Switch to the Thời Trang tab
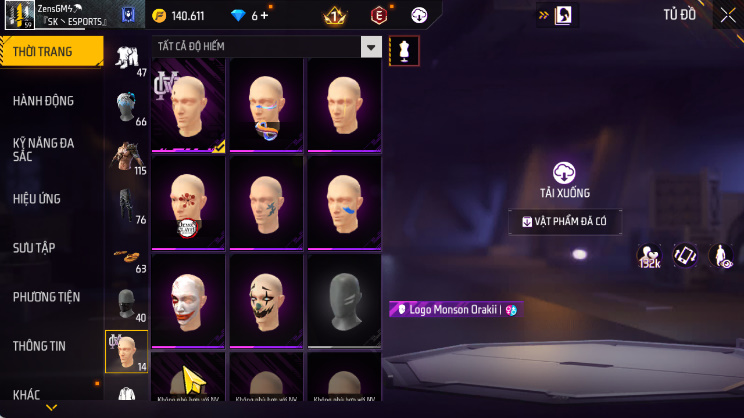744x418 pixels. (51, 51)
